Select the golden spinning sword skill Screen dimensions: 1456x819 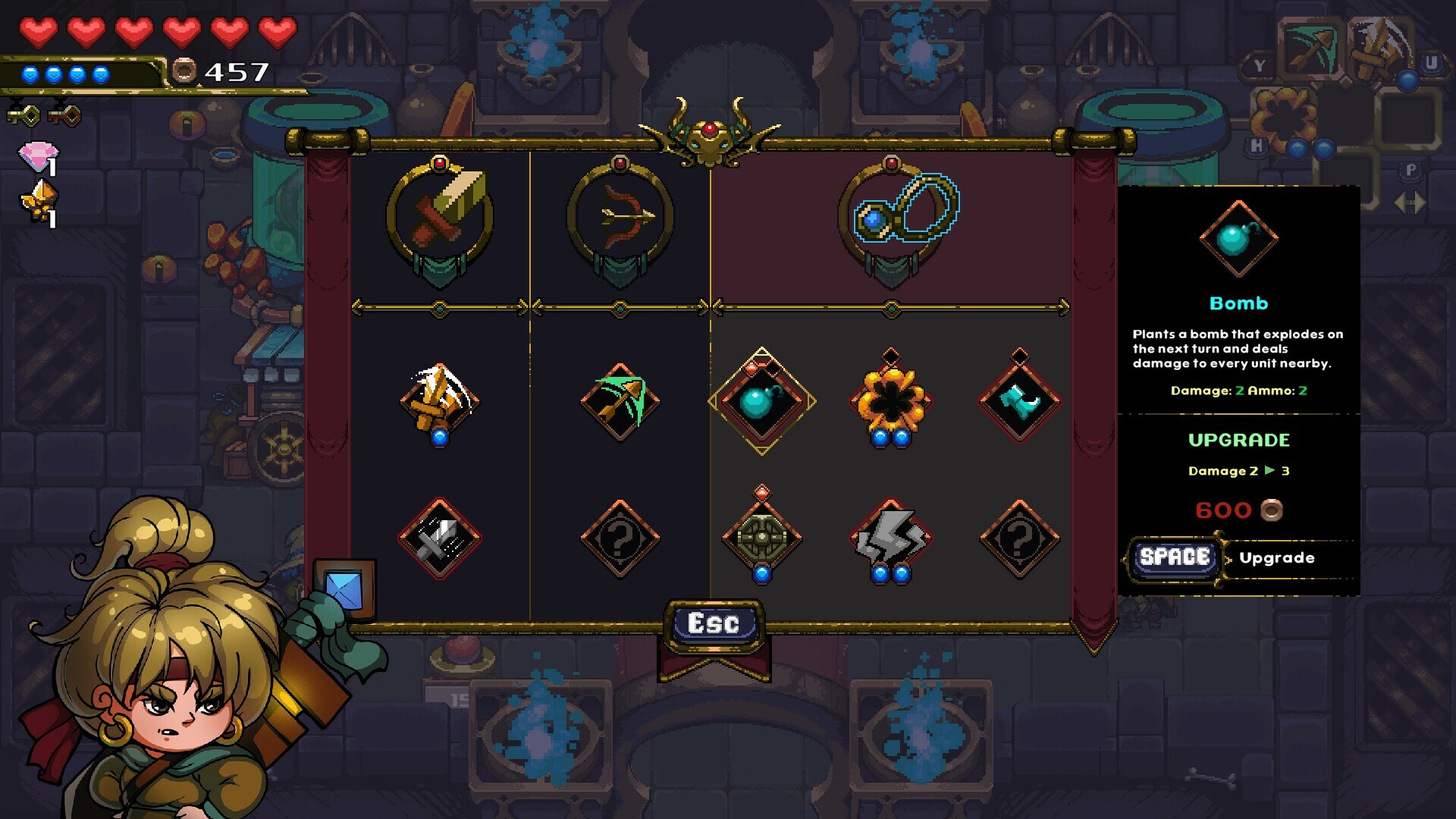(x=440, y=400)
